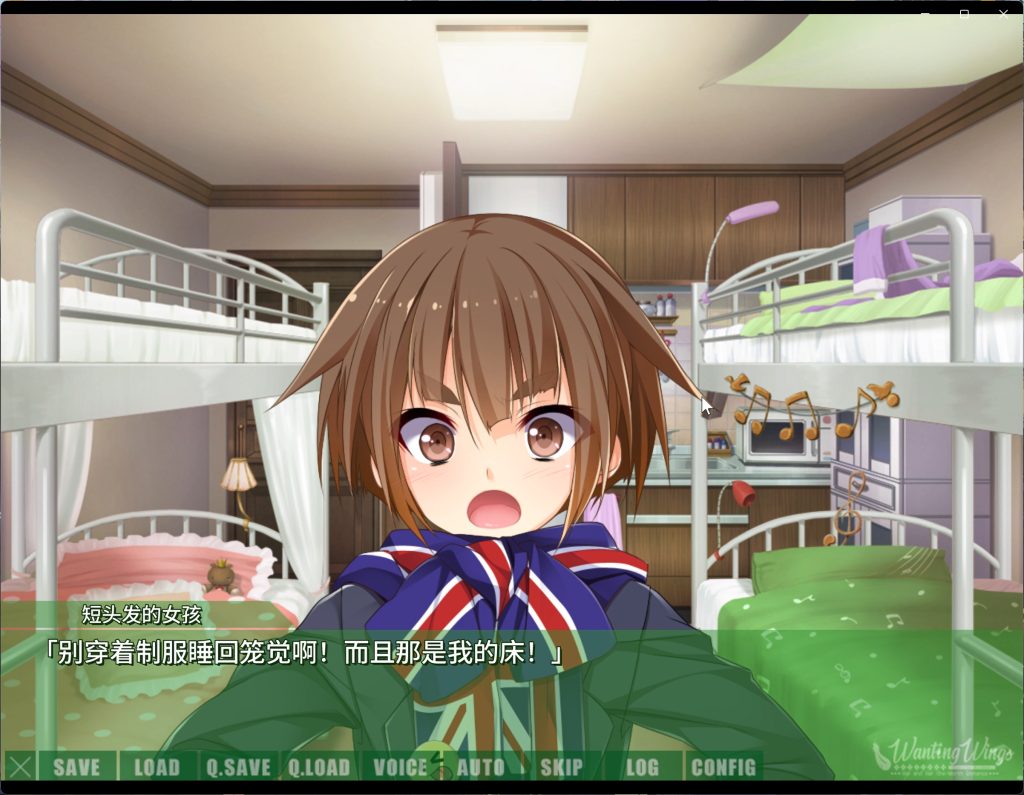
Task: Quick save with Q.SAVE
Action: (239, 767)
